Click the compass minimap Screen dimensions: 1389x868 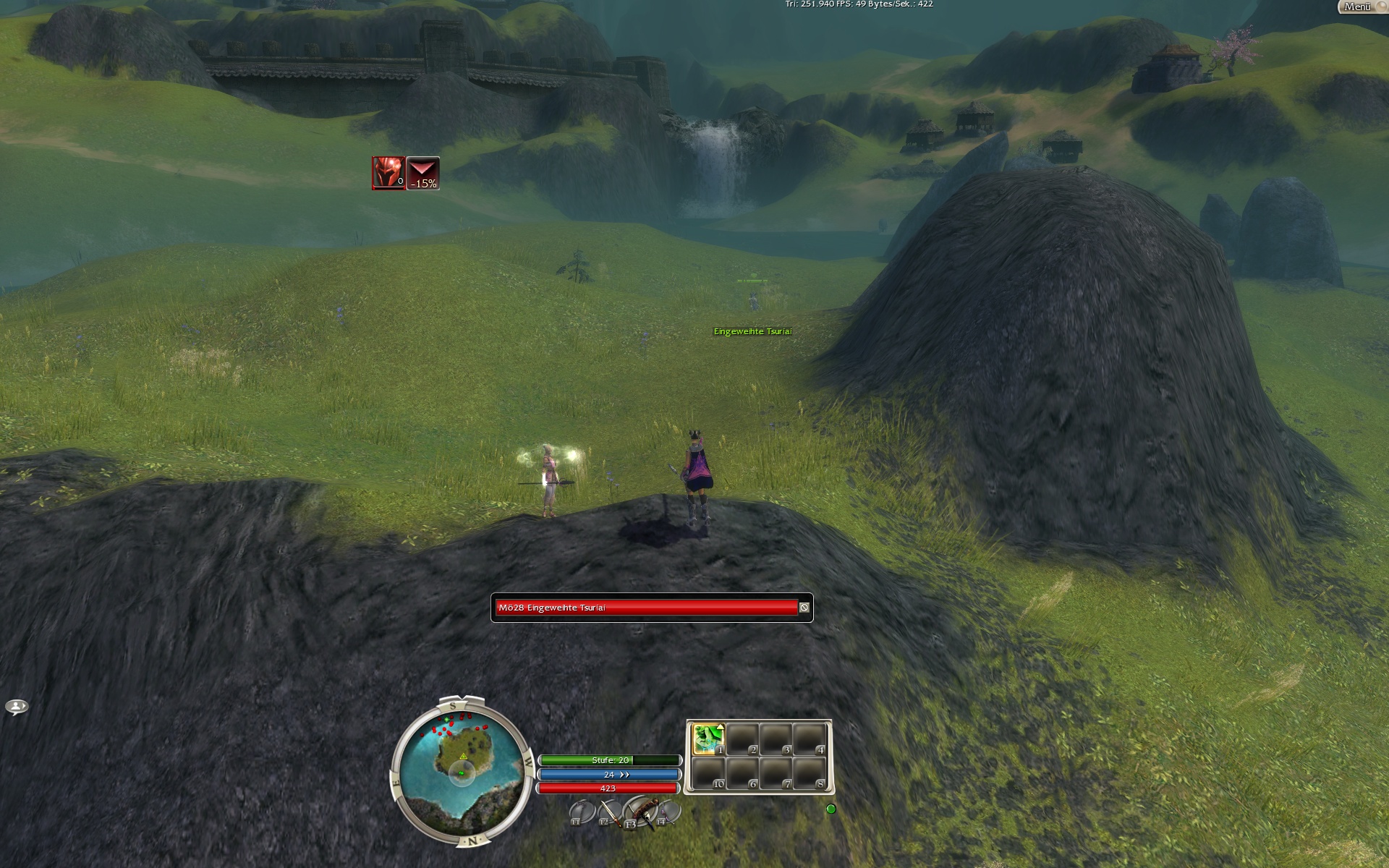coord(459,770)
